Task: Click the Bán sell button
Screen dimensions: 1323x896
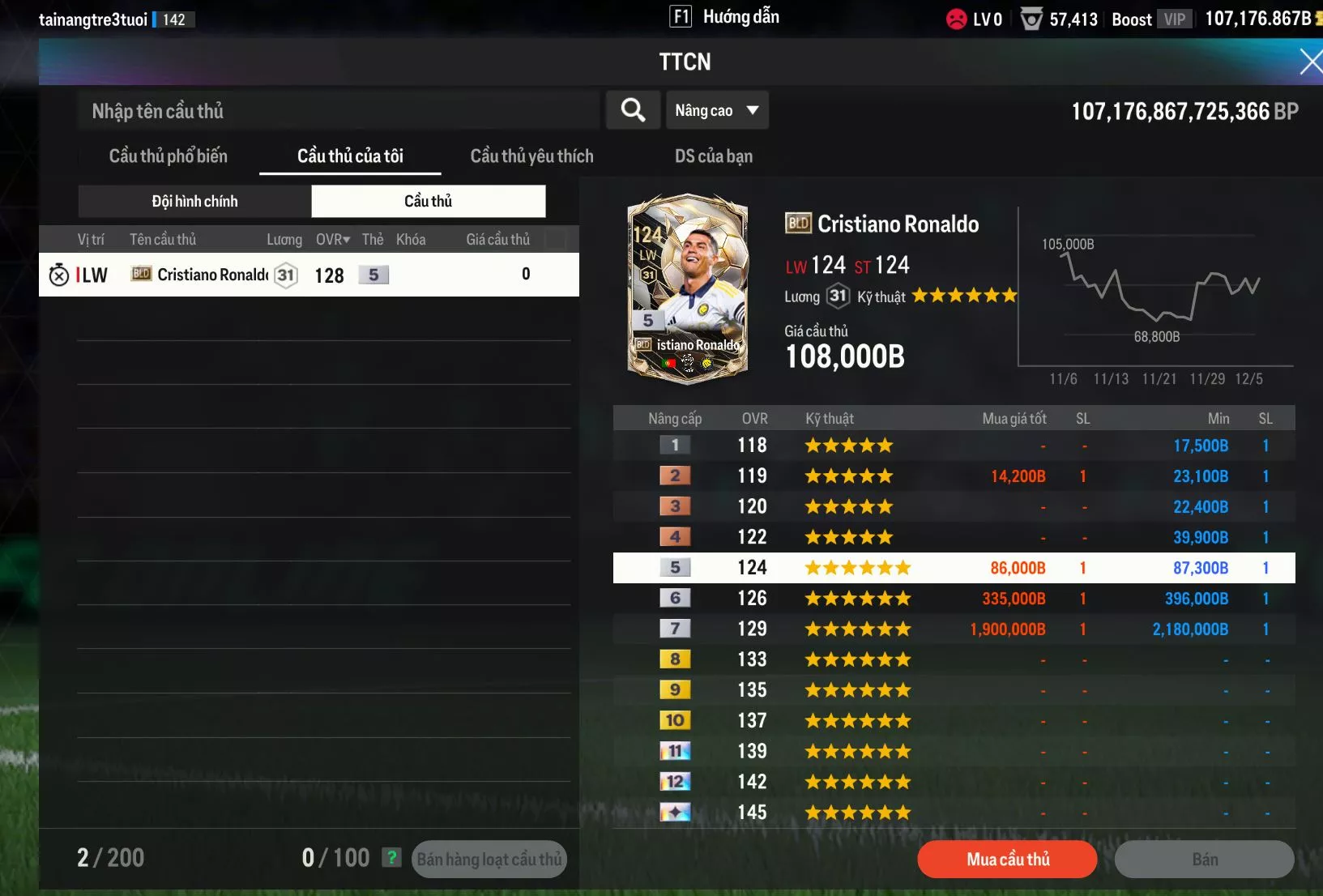Action: pos(1204,860)
